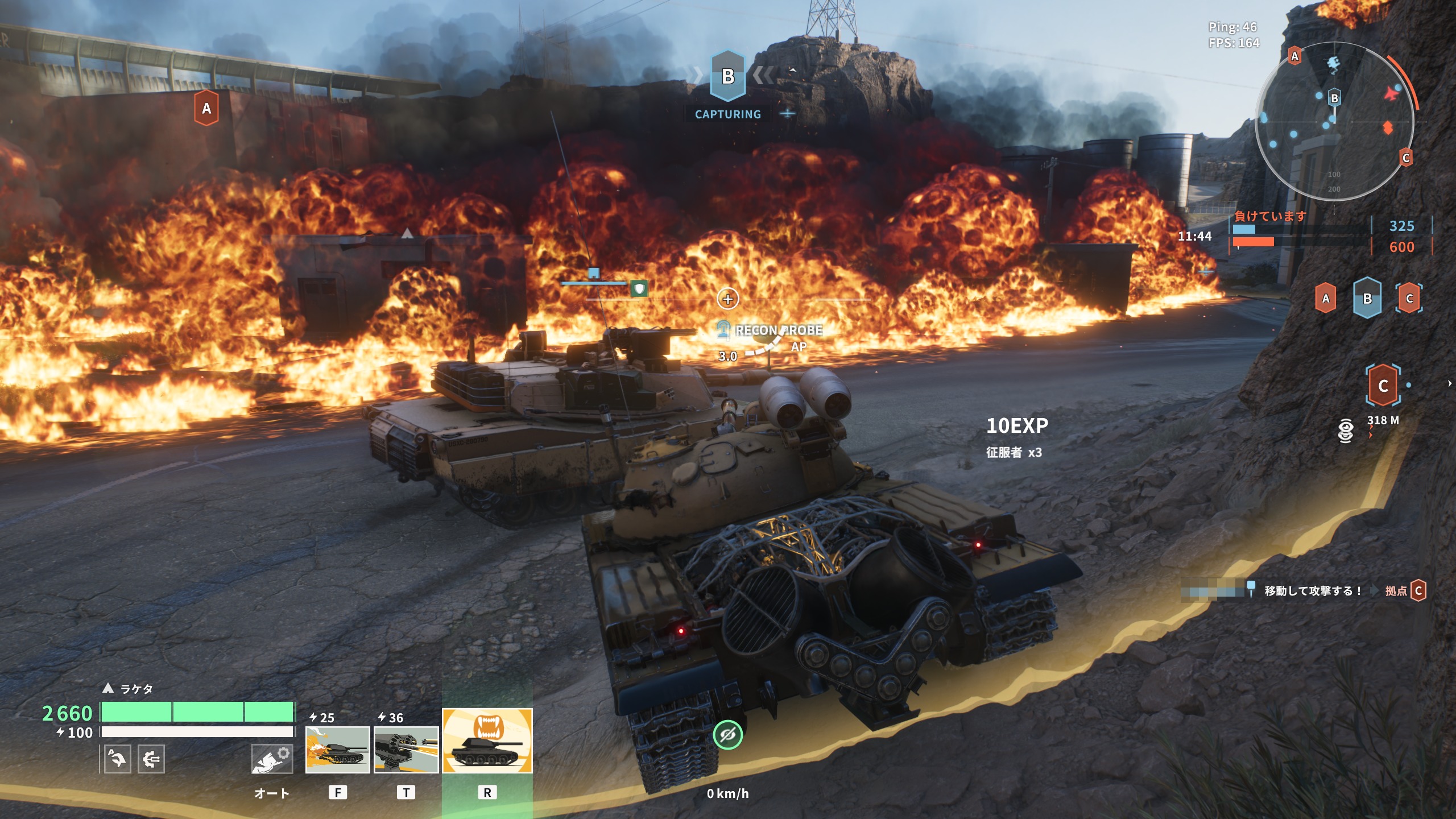
Task: Click capture point B in objective row
Action: pyautogui.click(x=1367, y=299)
